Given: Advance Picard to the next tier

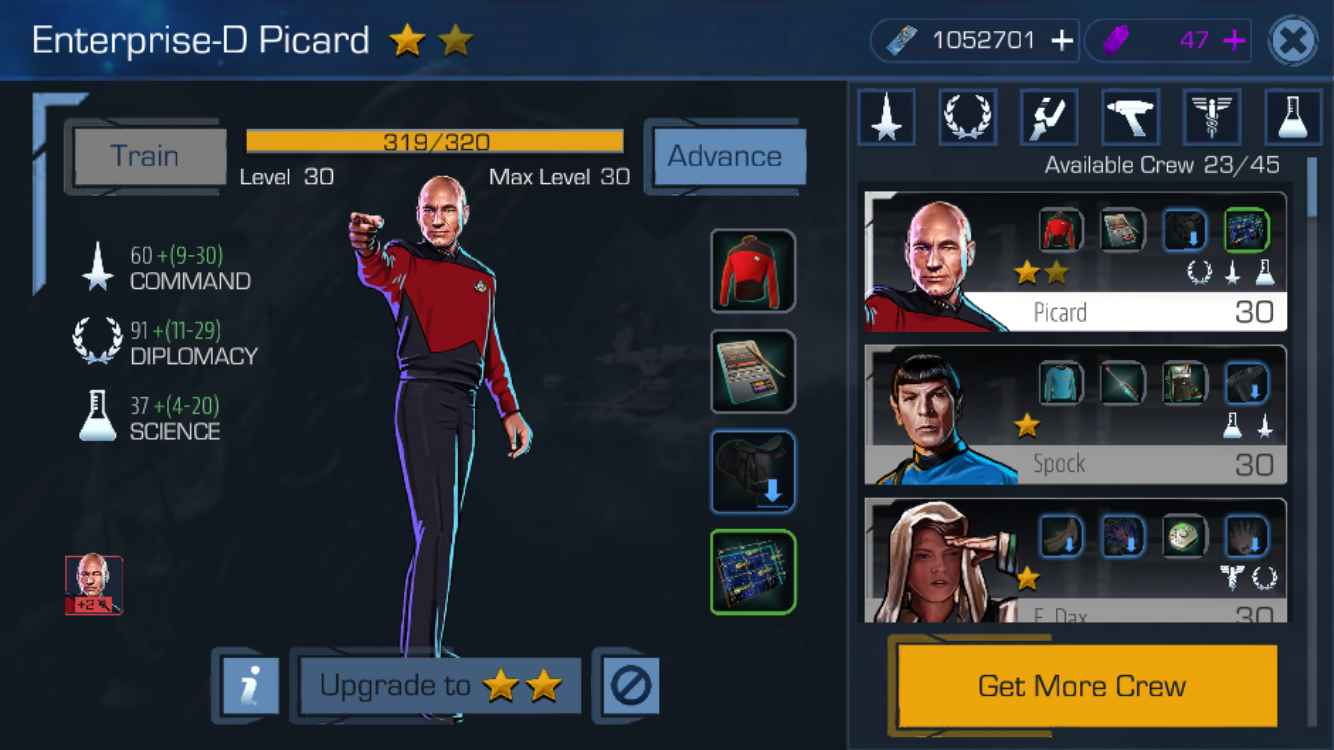Looking at the screenshot, I should tap(725, 157).
